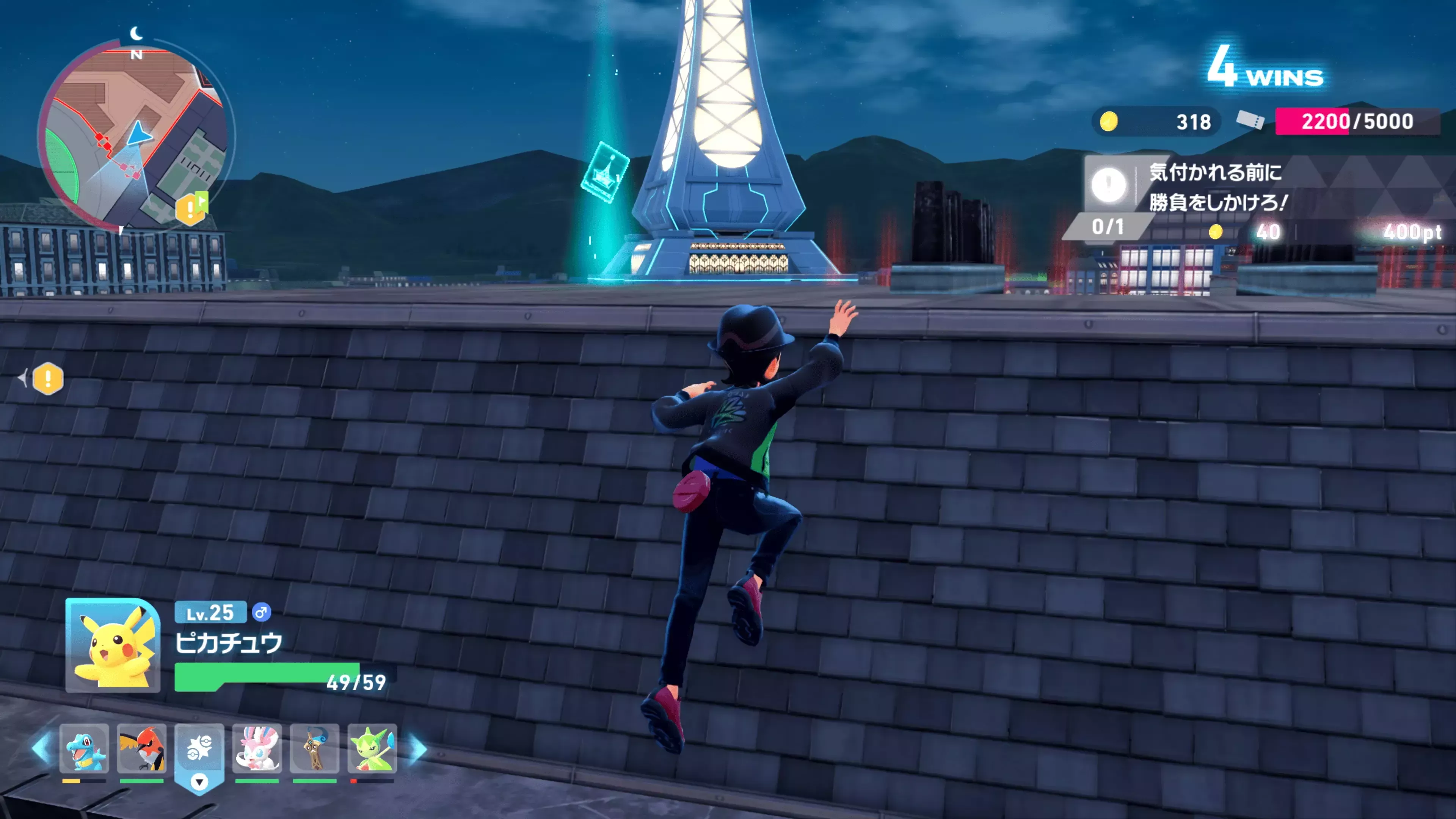Click the white exclamation mission badge
The image size is (1456, 819).
pyautogui.click(x=1109, y=187)
